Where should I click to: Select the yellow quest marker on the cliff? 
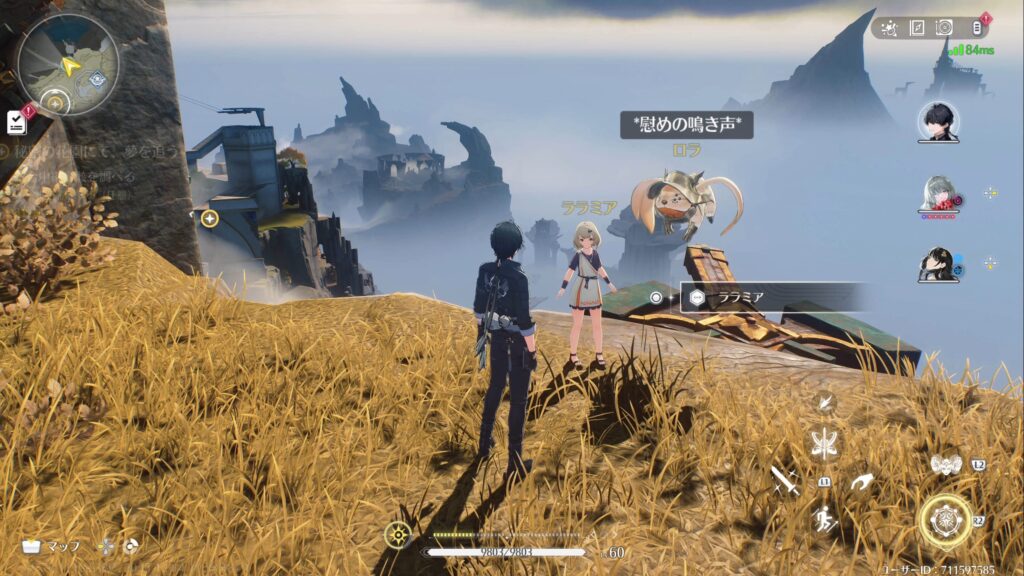(209, 218)
